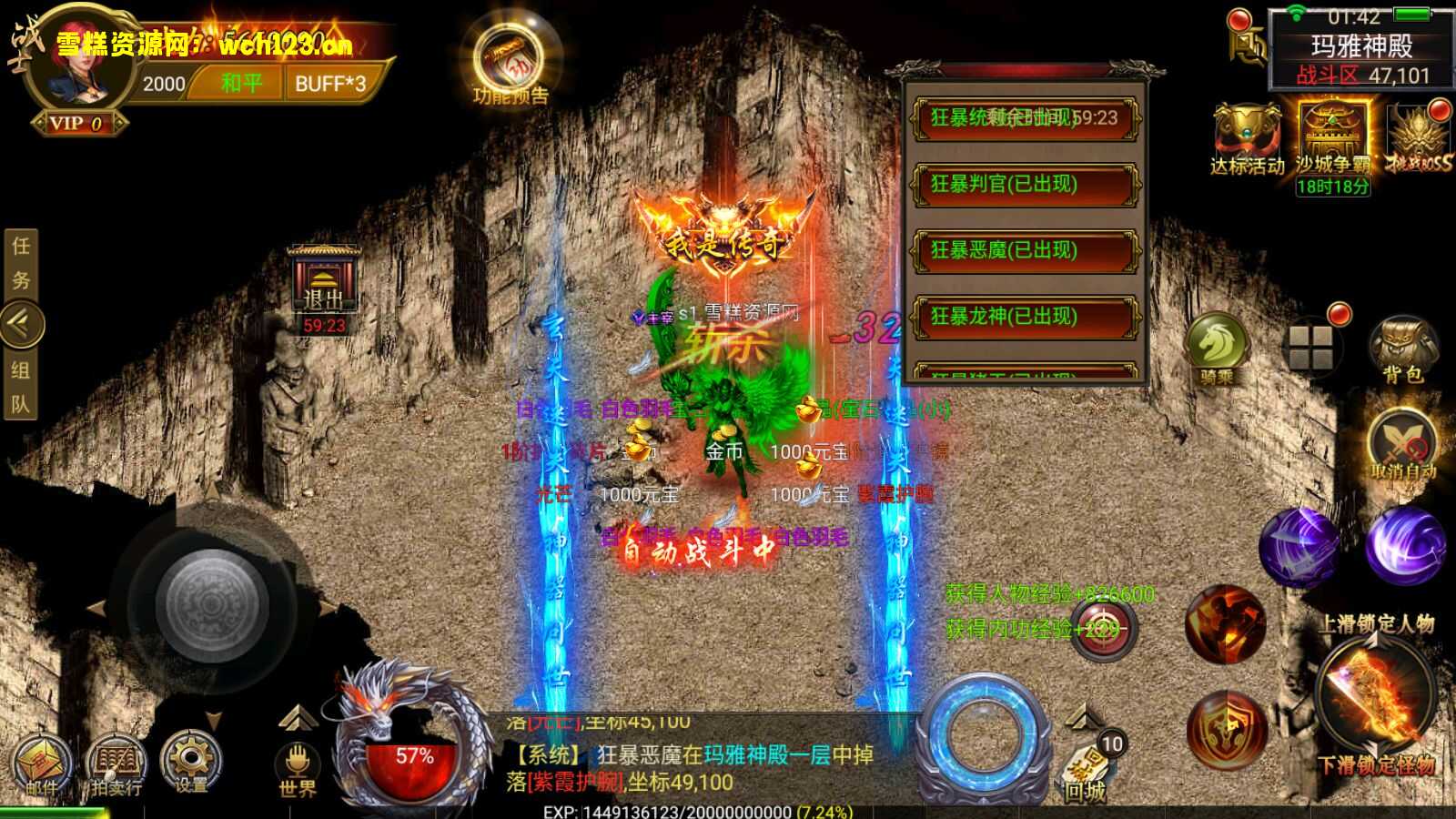Exit the dungeon via 退出 icon
This screenshot has height=819, width=1456.
coord(323,284)
